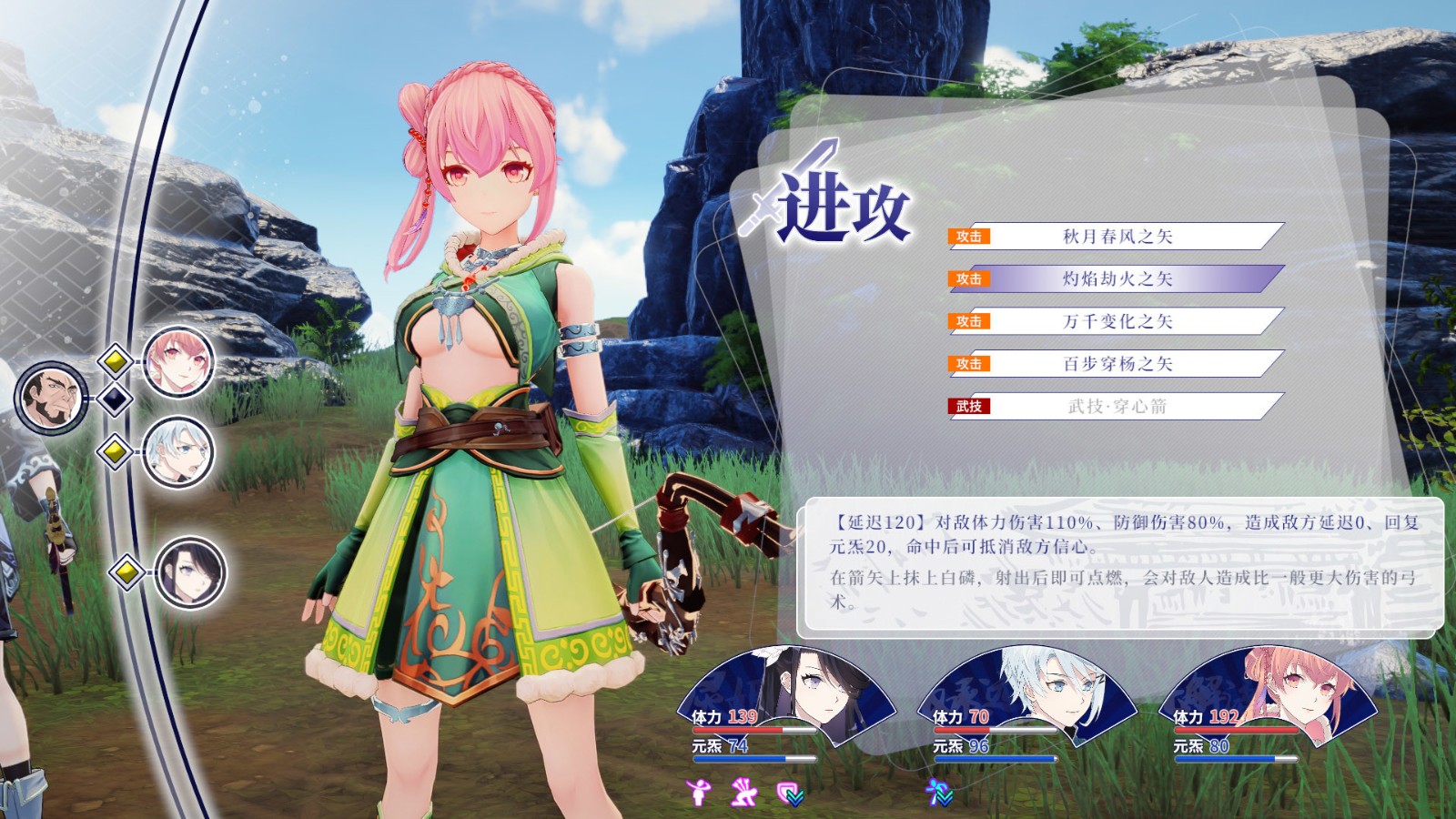Click the white-haired character turn-order portrait

[x=178, y=451]
